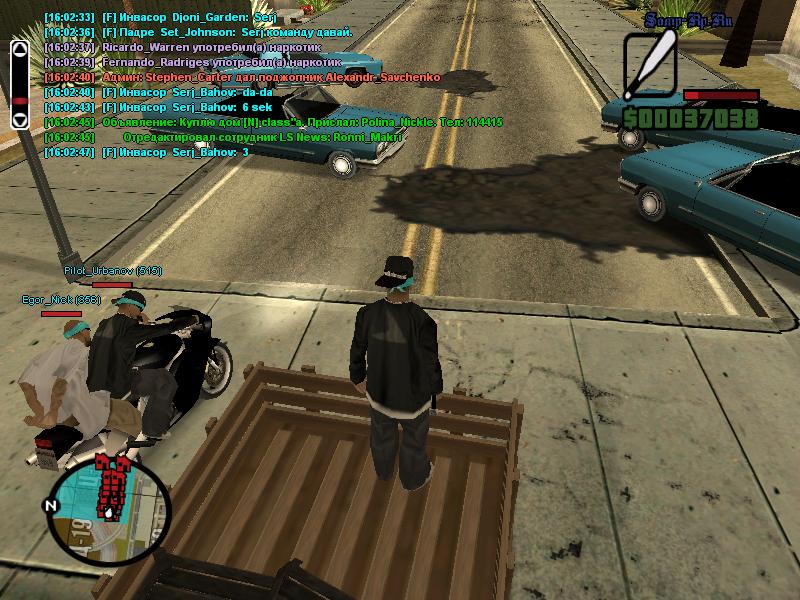Click the LS News Ronni_Makti chat line
Viewport: 800px width, 600px height.
[x=240, y=137]
